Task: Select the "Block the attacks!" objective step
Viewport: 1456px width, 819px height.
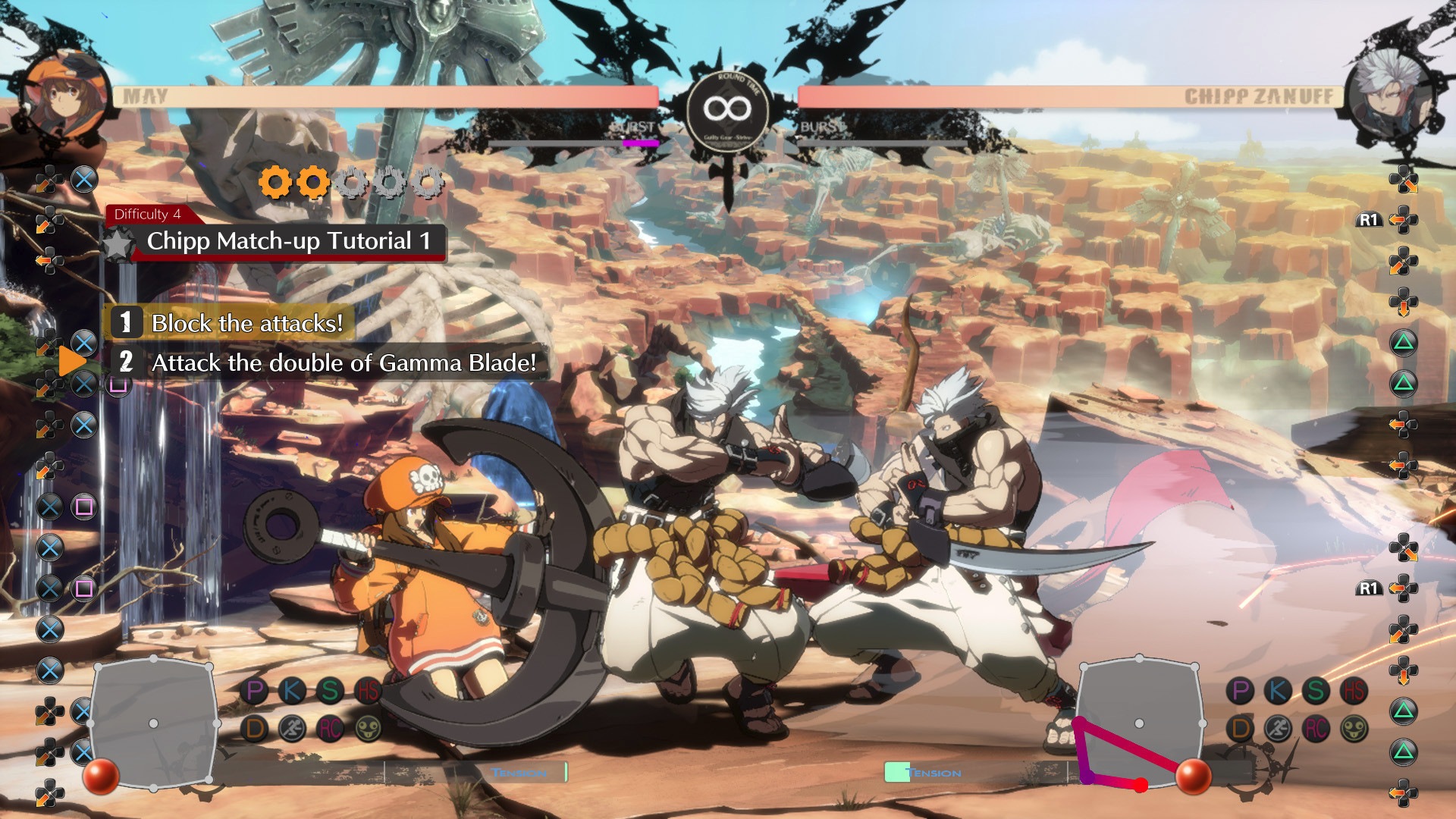Action: pyautogui.click(x=246, y=323)
